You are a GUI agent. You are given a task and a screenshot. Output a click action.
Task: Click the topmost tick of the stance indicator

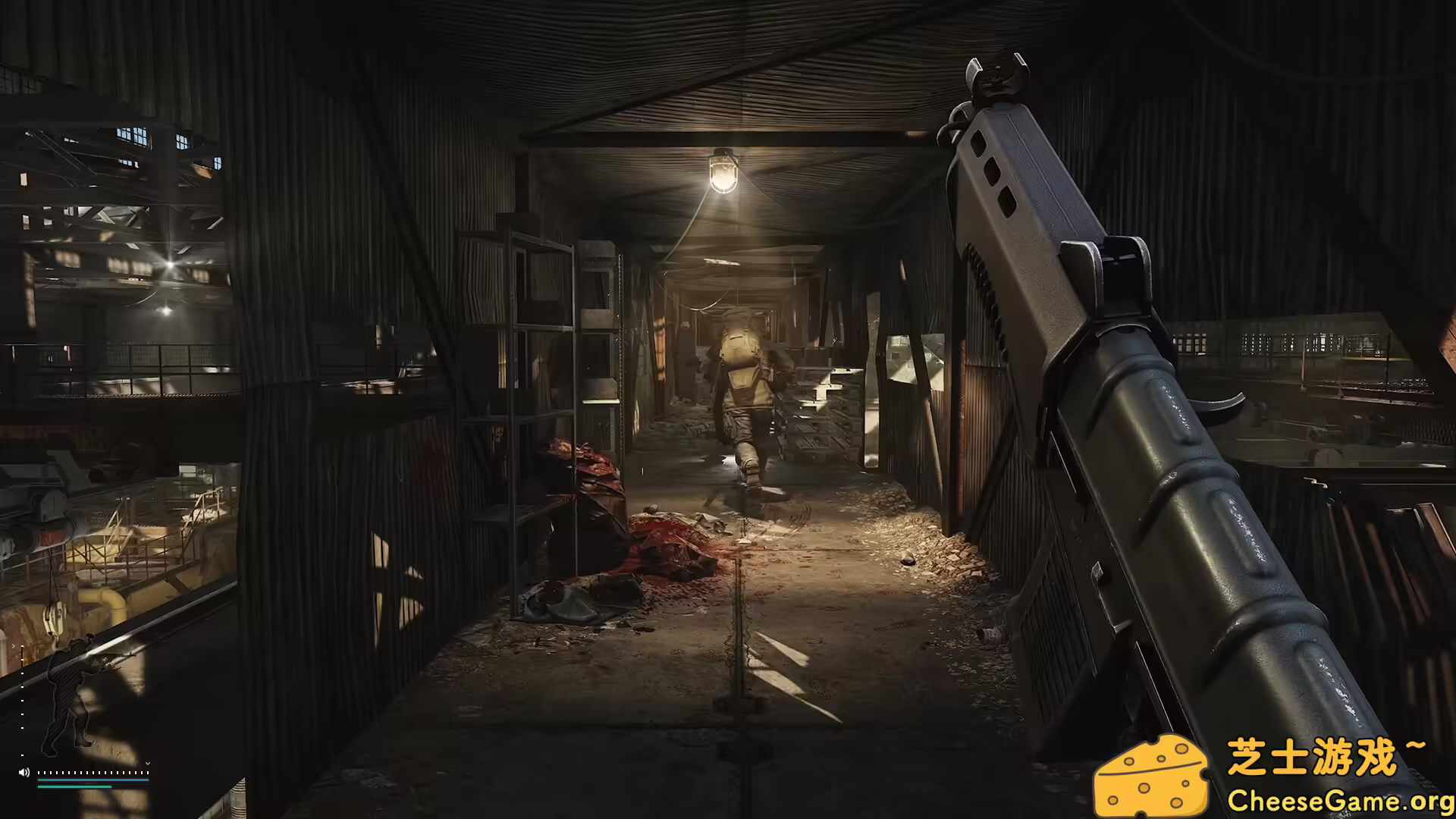[x=21, y=647]
